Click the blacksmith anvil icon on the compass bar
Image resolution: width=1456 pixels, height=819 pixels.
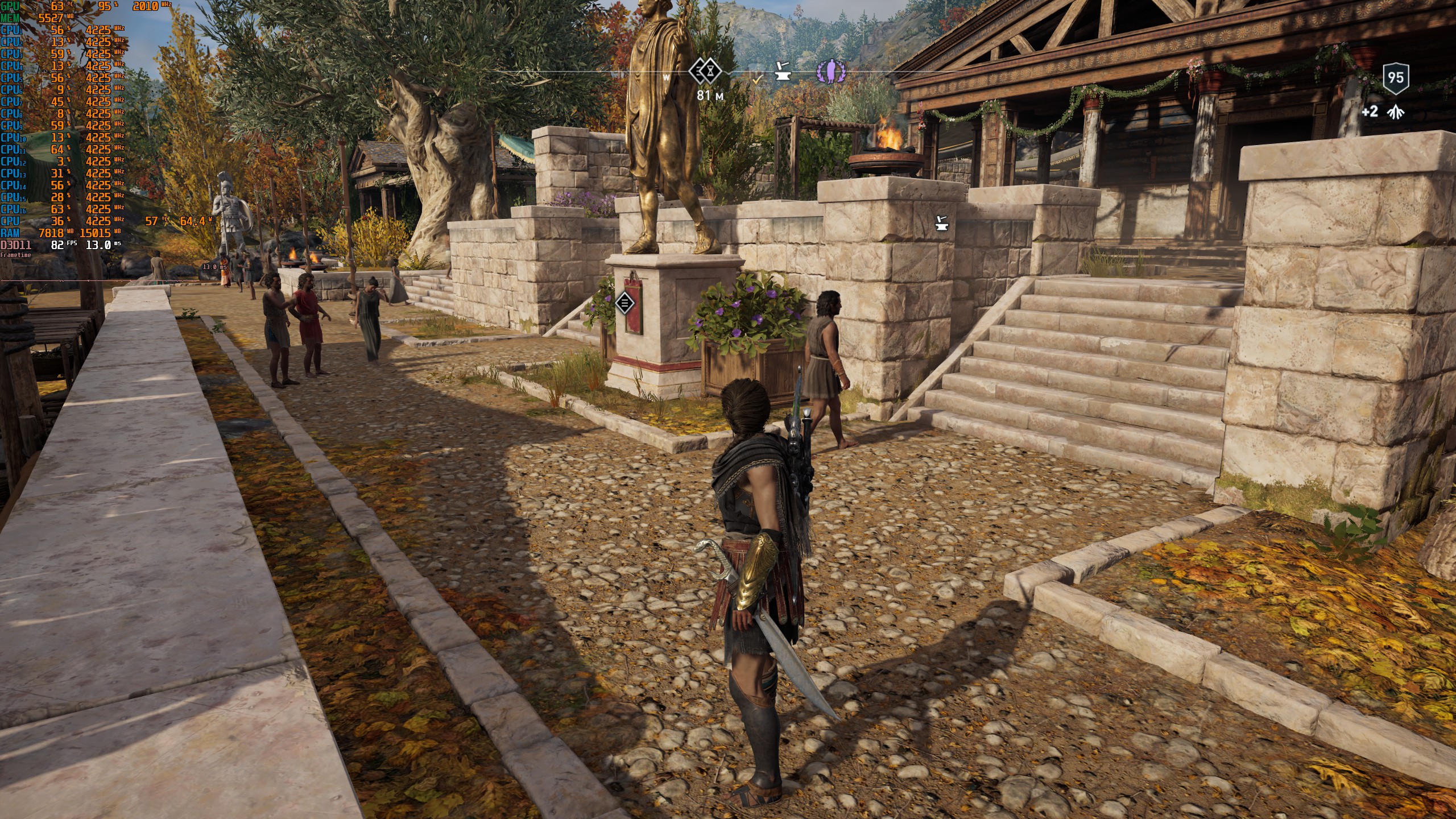coord(783,72)
